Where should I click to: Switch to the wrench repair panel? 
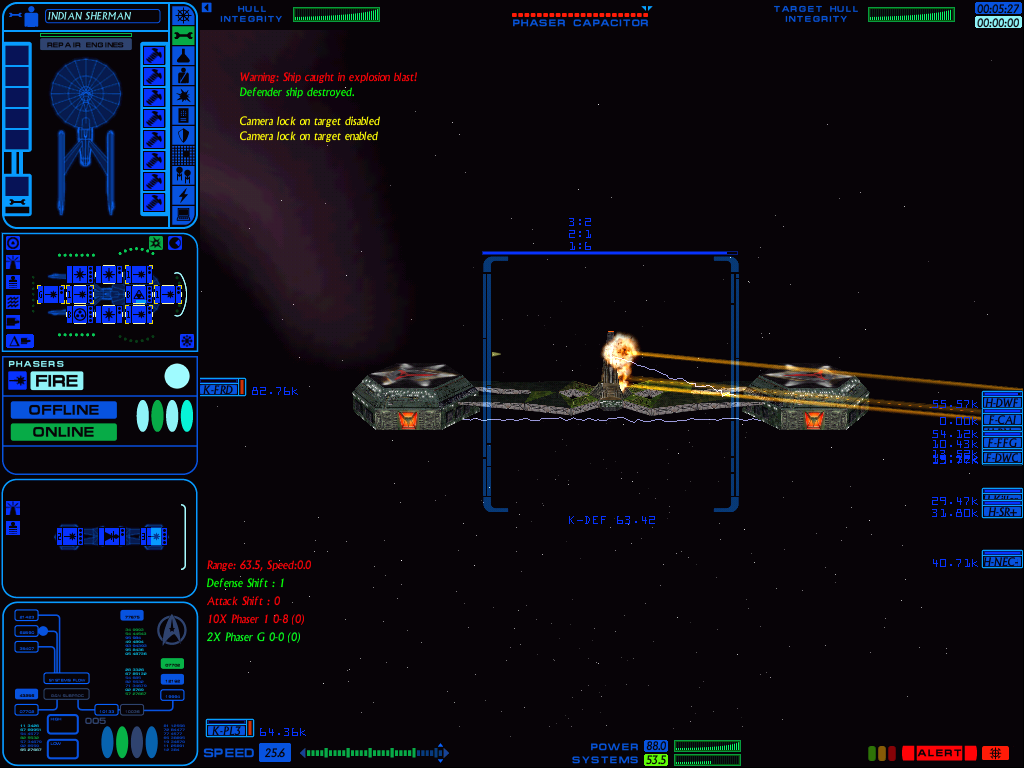click(183, 36)
